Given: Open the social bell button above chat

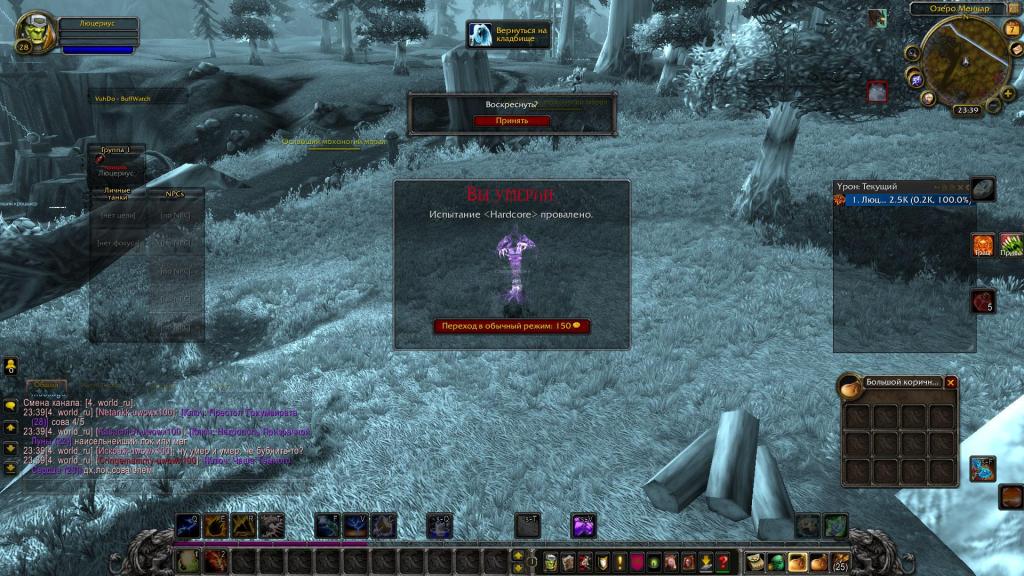Looking at the screenshot, I should [x=10, y=366].
